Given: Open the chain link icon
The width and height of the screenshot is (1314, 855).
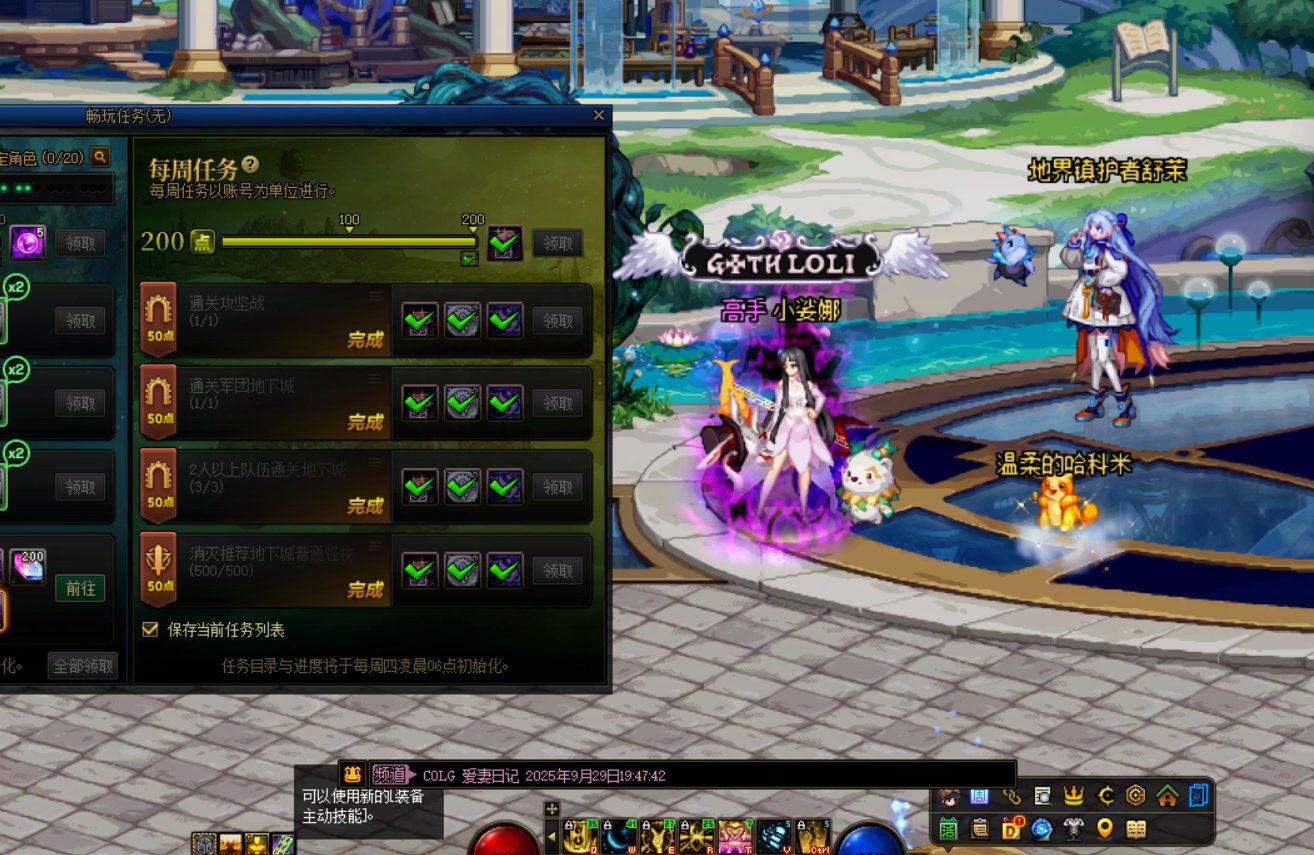Looking at the screenshot, I should point(1011,796).
